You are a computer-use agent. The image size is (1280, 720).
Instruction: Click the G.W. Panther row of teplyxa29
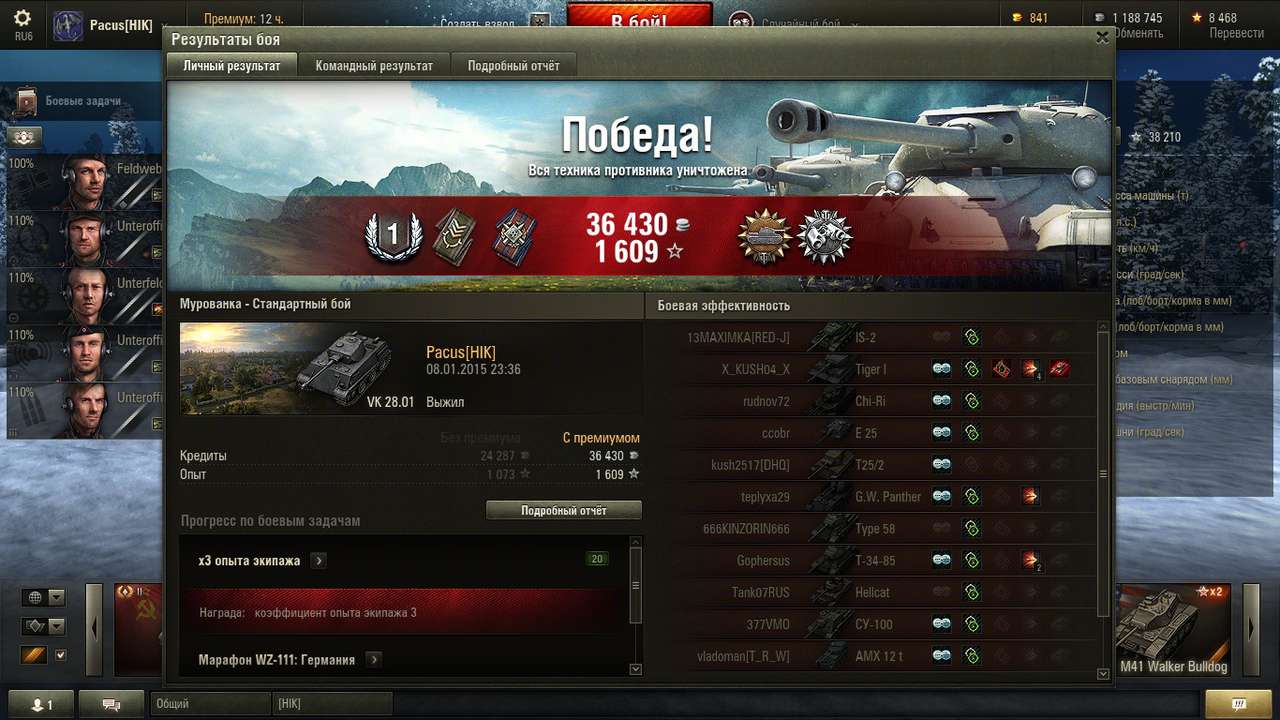click(888, 497)
